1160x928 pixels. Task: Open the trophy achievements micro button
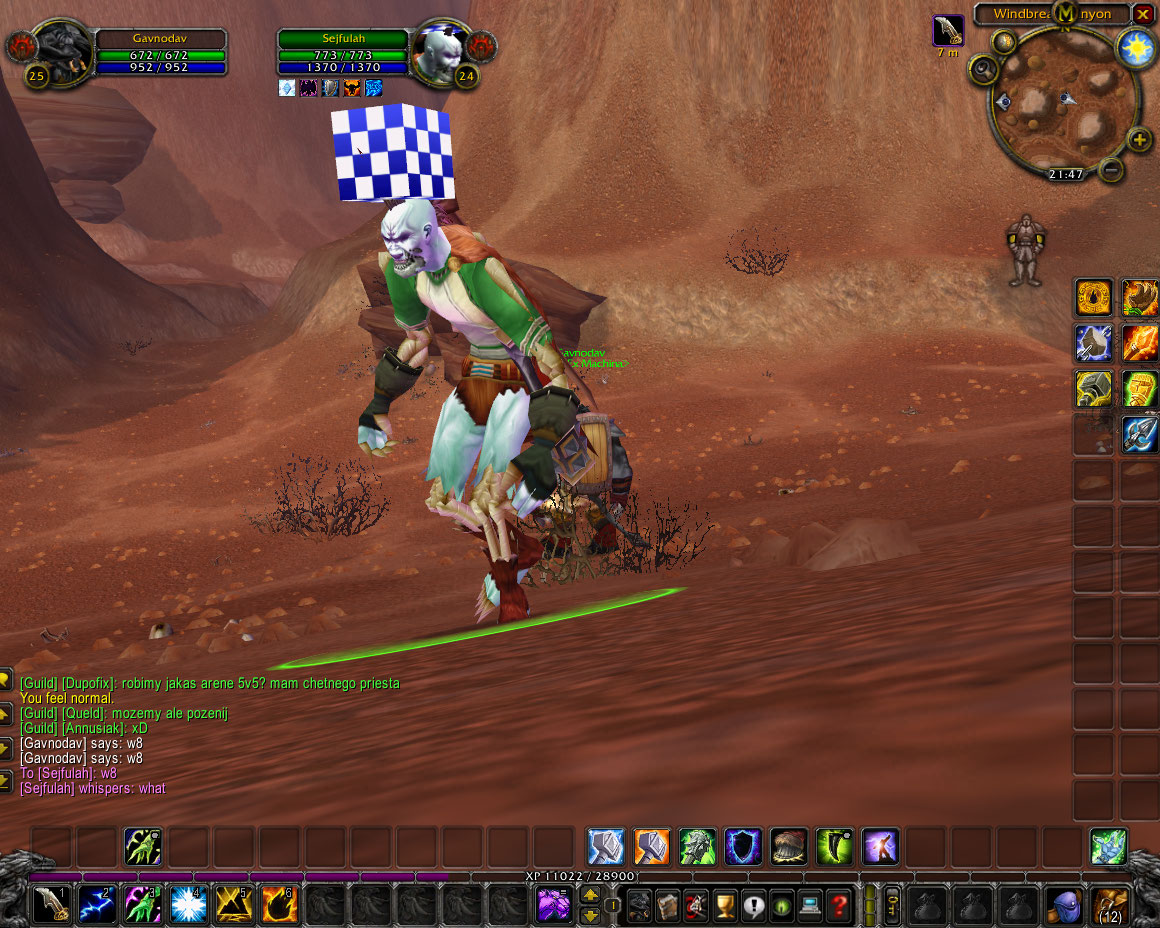725,905
